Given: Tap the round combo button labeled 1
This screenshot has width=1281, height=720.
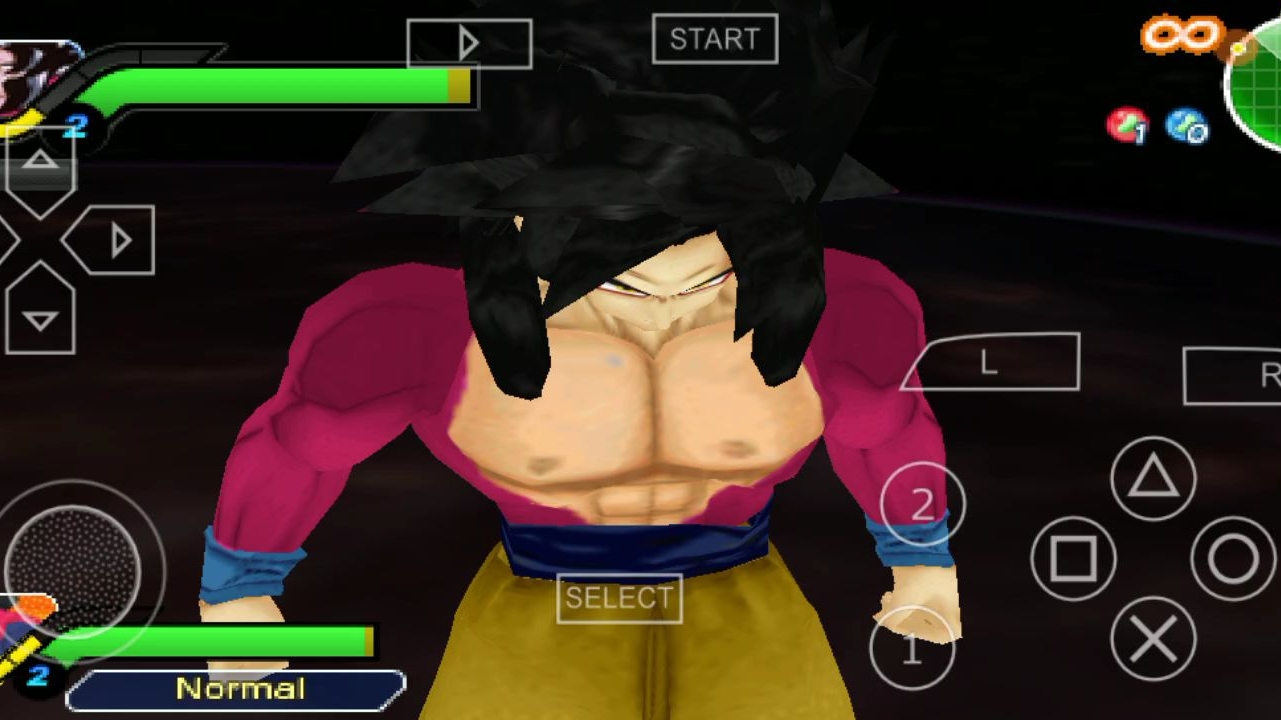Looking at the screenshot, I should (911, 650).
